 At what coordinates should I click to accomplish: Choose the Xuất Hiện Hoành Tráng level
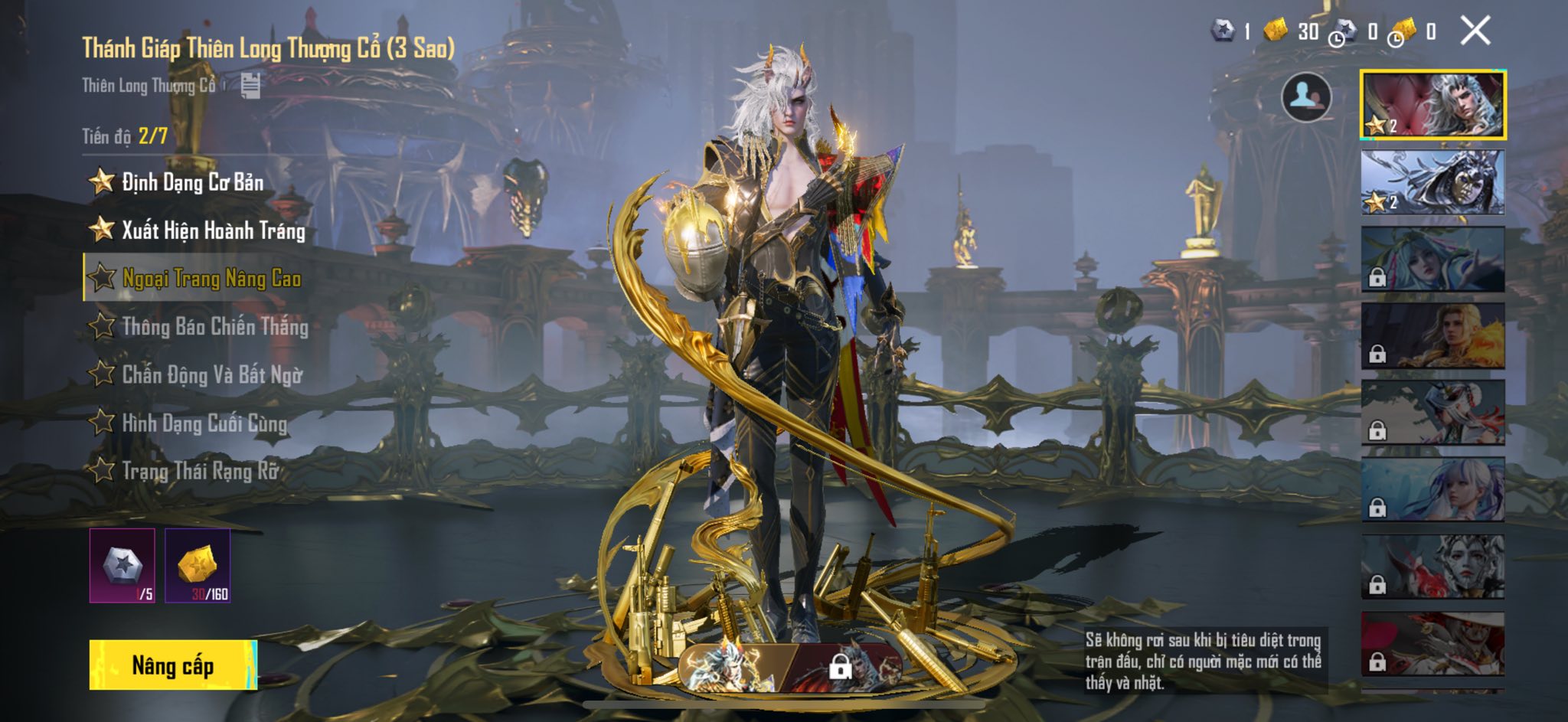(212, 230)
